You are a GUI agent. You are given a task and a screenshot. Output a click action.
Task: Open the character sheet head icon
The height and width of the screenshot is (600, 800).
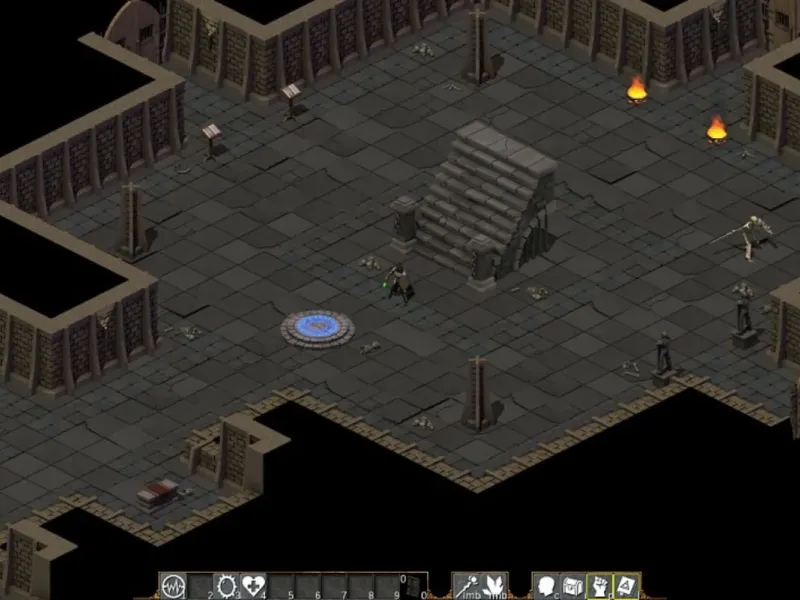546,586
